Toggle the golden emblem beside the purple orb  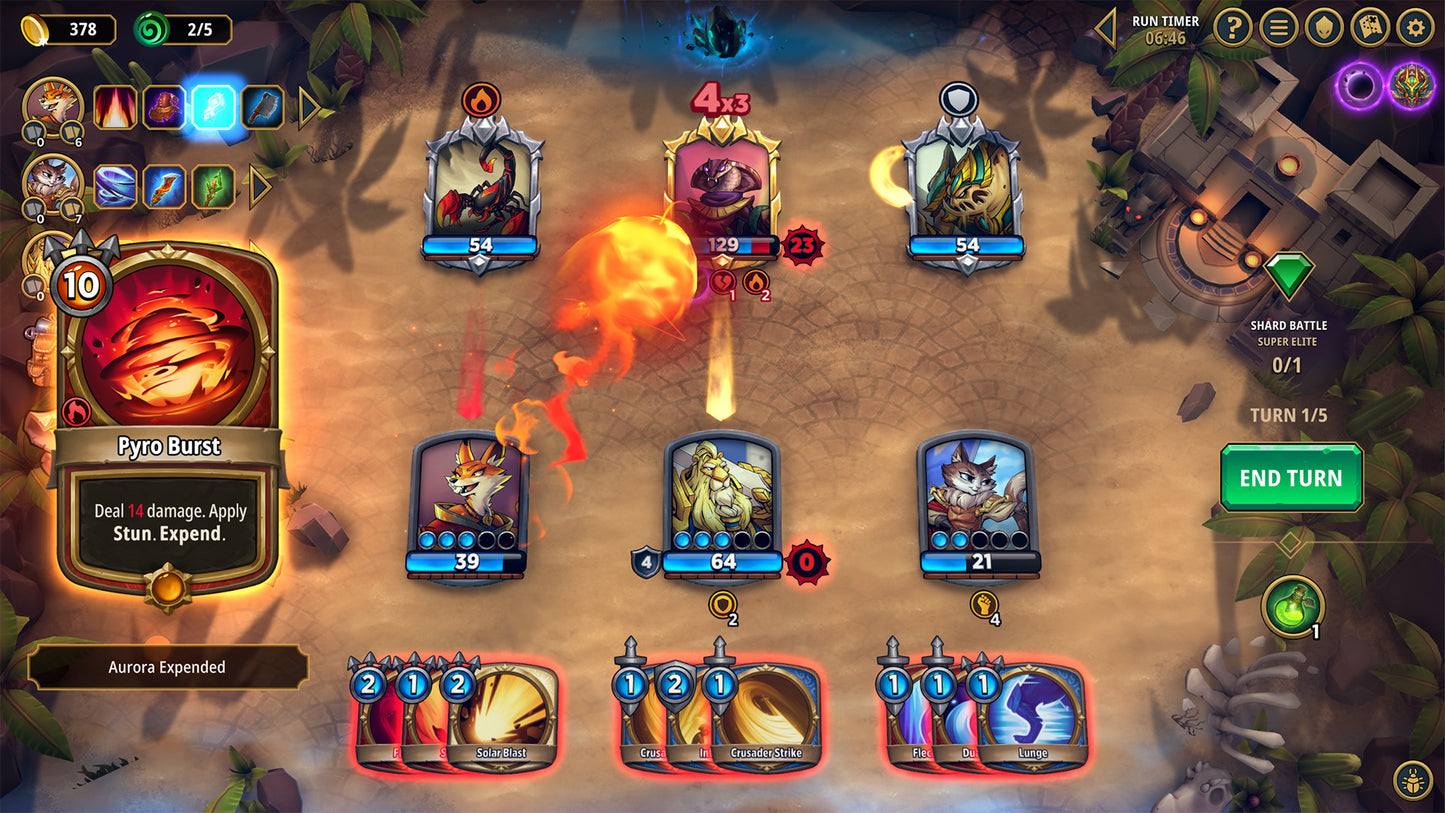point(1413,85)
